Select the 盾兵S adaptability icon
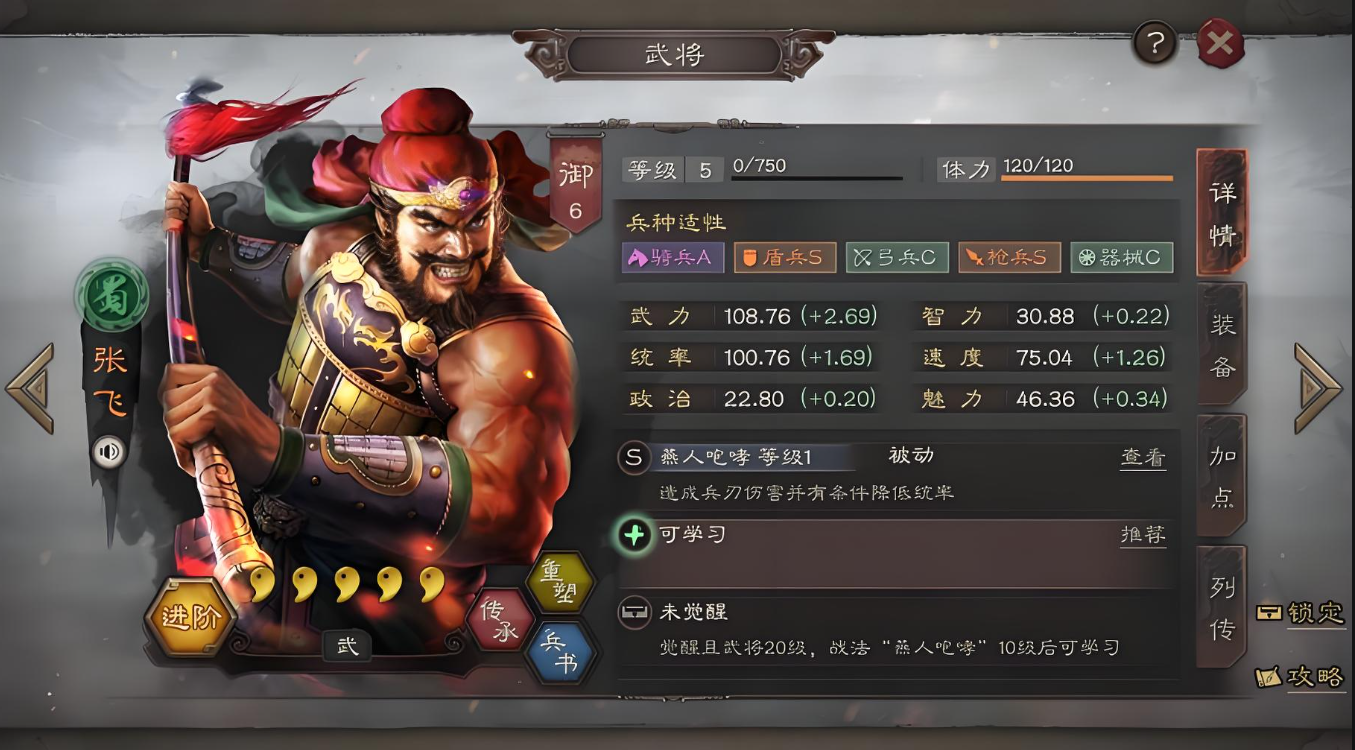1355x750 pixels. (784, 257)
